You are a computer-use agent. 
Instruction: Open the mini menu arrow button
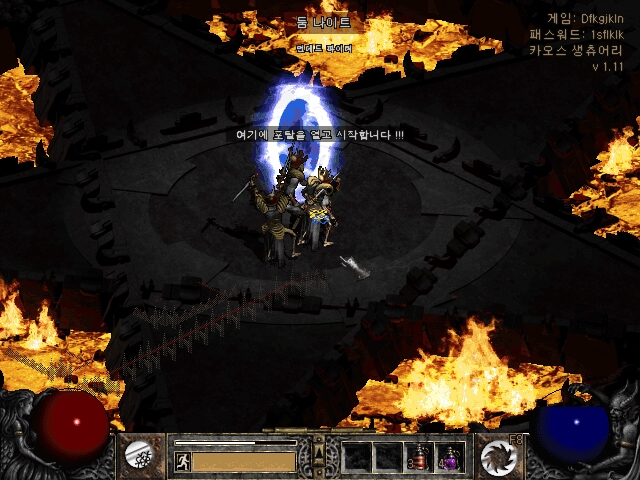pos(319,456)
